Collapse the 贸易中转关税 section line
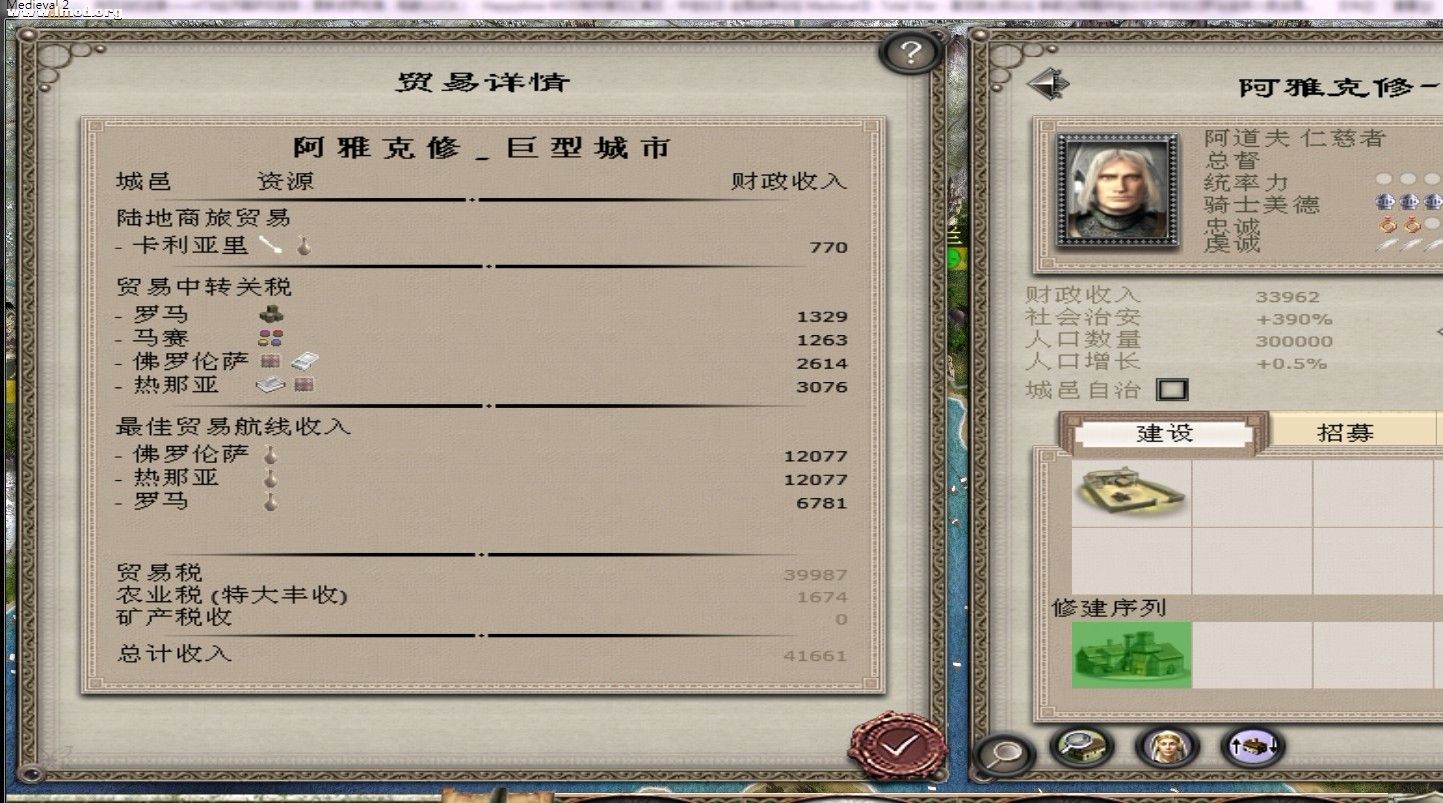This screenshot has height=803, width=1443. point(488,267)
